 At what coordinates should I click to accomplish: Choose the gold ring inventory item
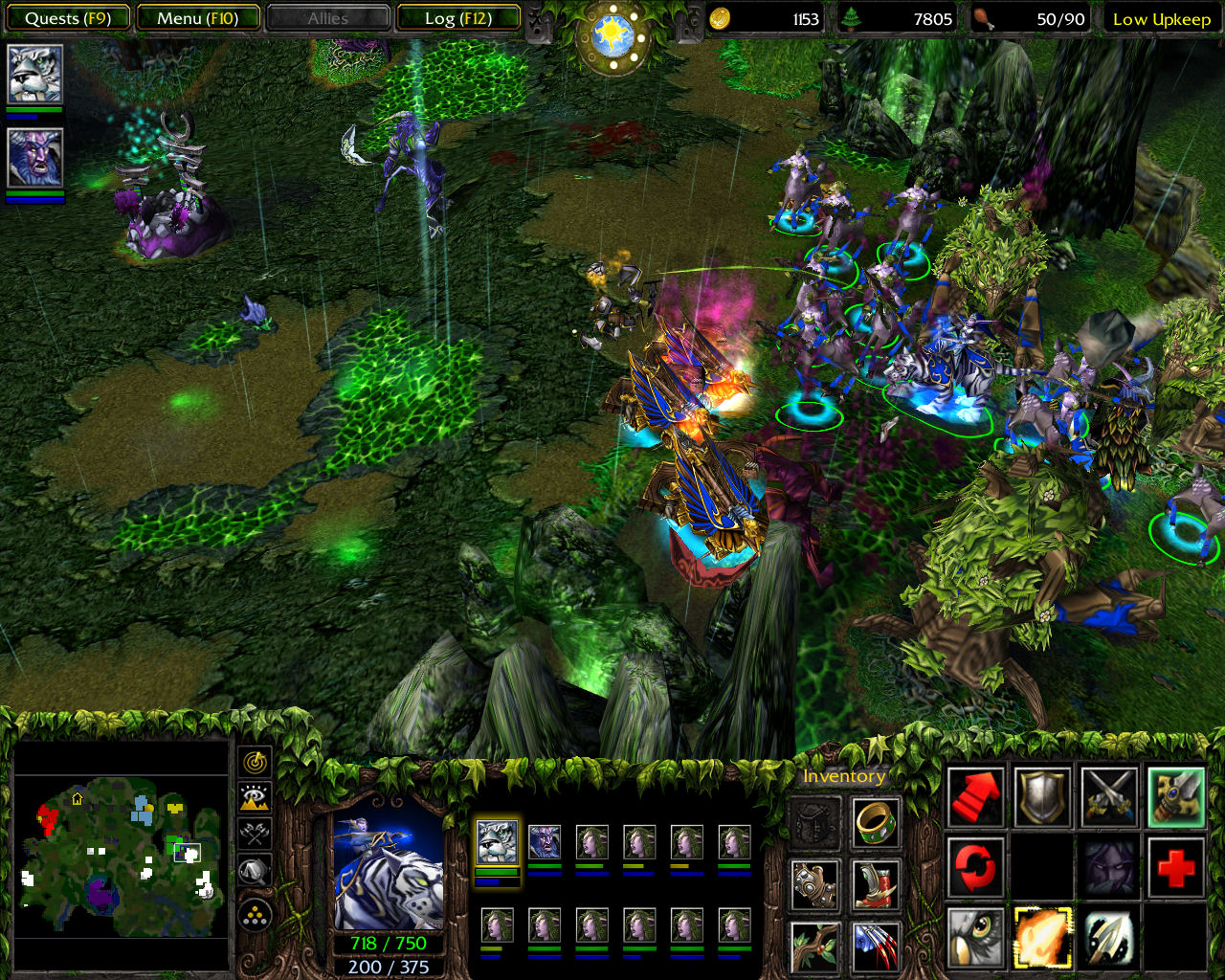(x=875, y=822)
